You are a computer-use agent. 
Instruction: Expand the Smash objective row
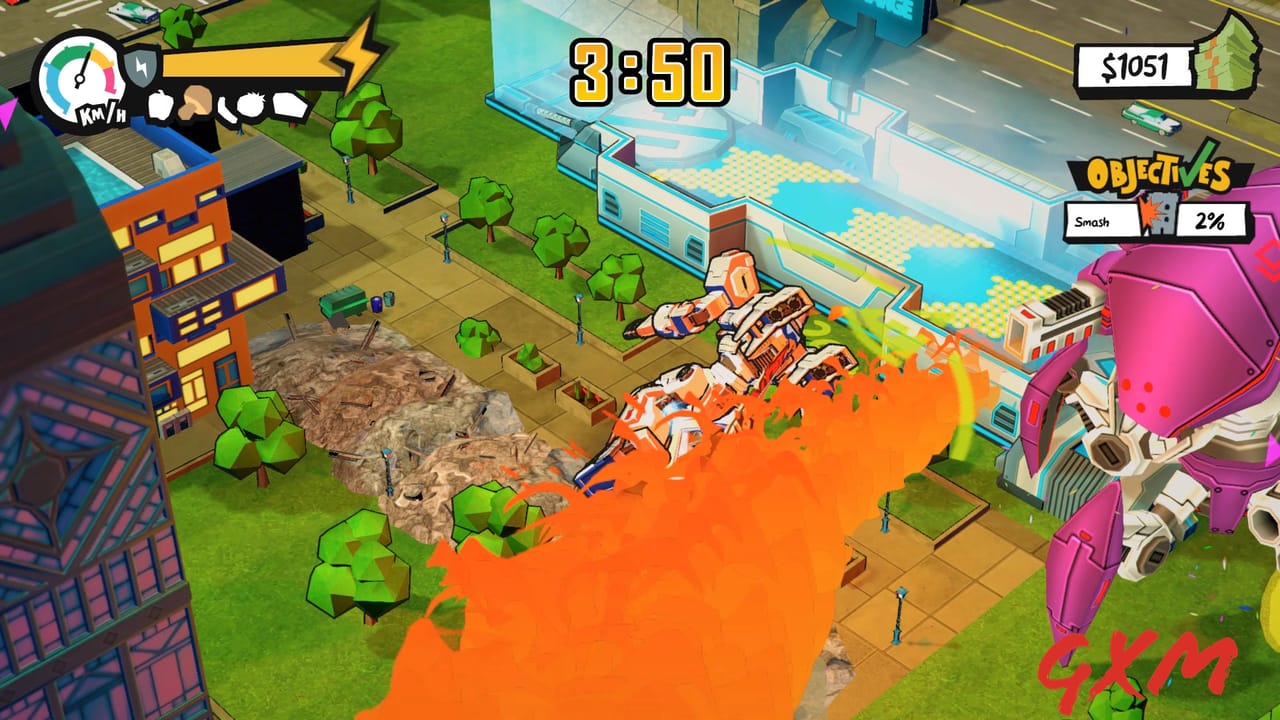(1093, 220)
